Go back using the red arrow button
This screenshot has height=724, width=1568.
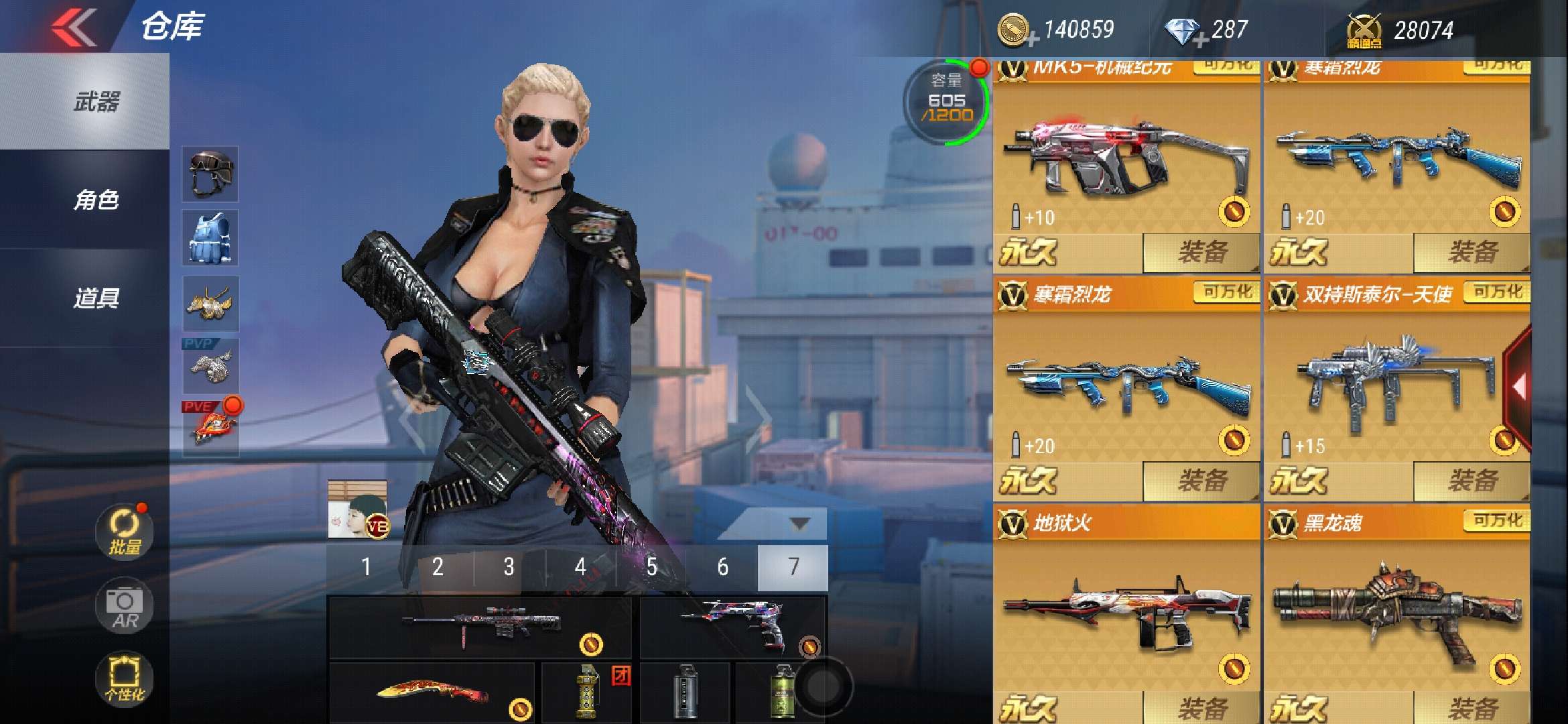click(x=74, y=27)
